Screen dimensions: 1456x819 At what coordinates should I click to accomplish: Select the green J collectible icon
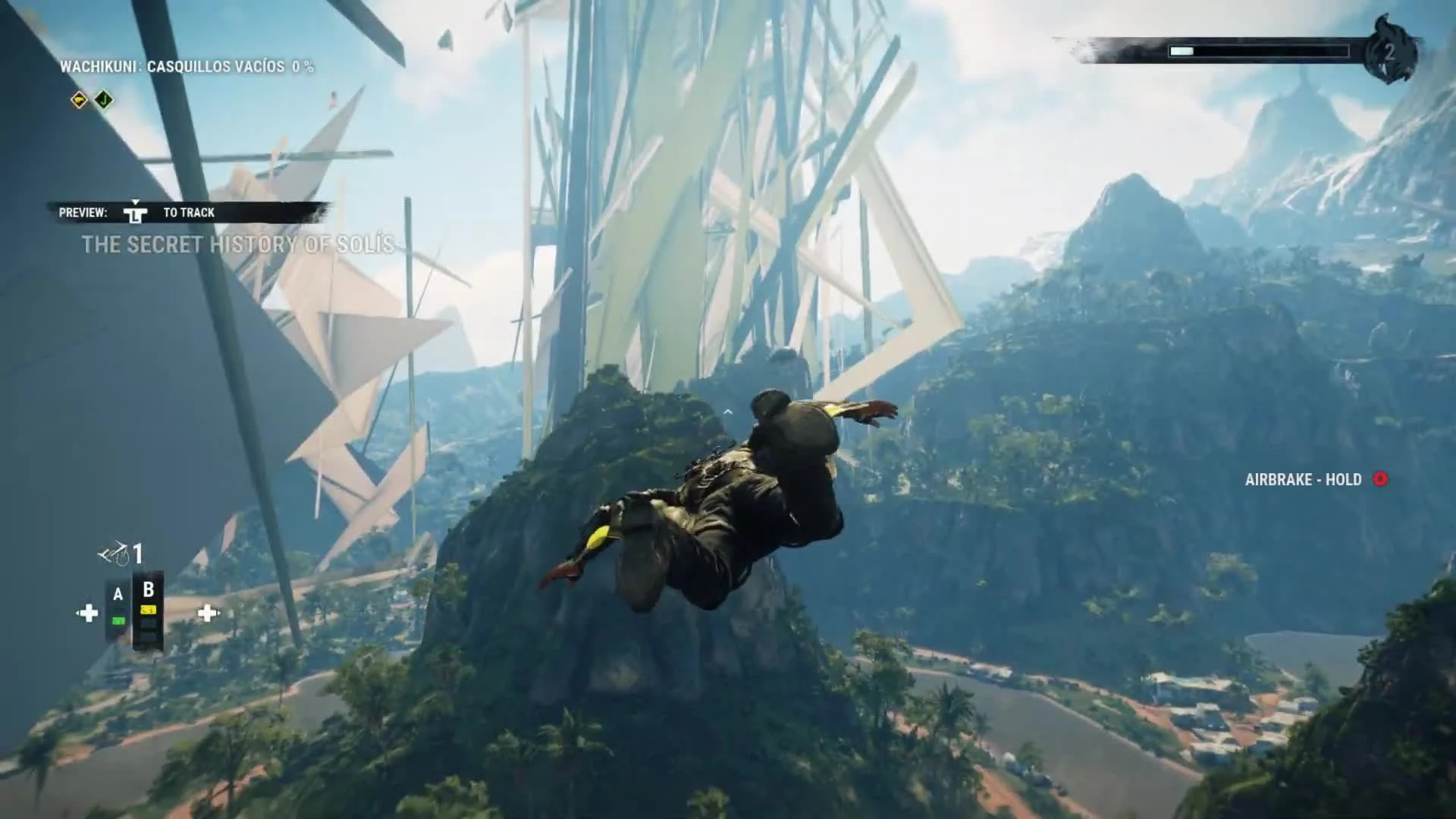(x=103, y=99)
